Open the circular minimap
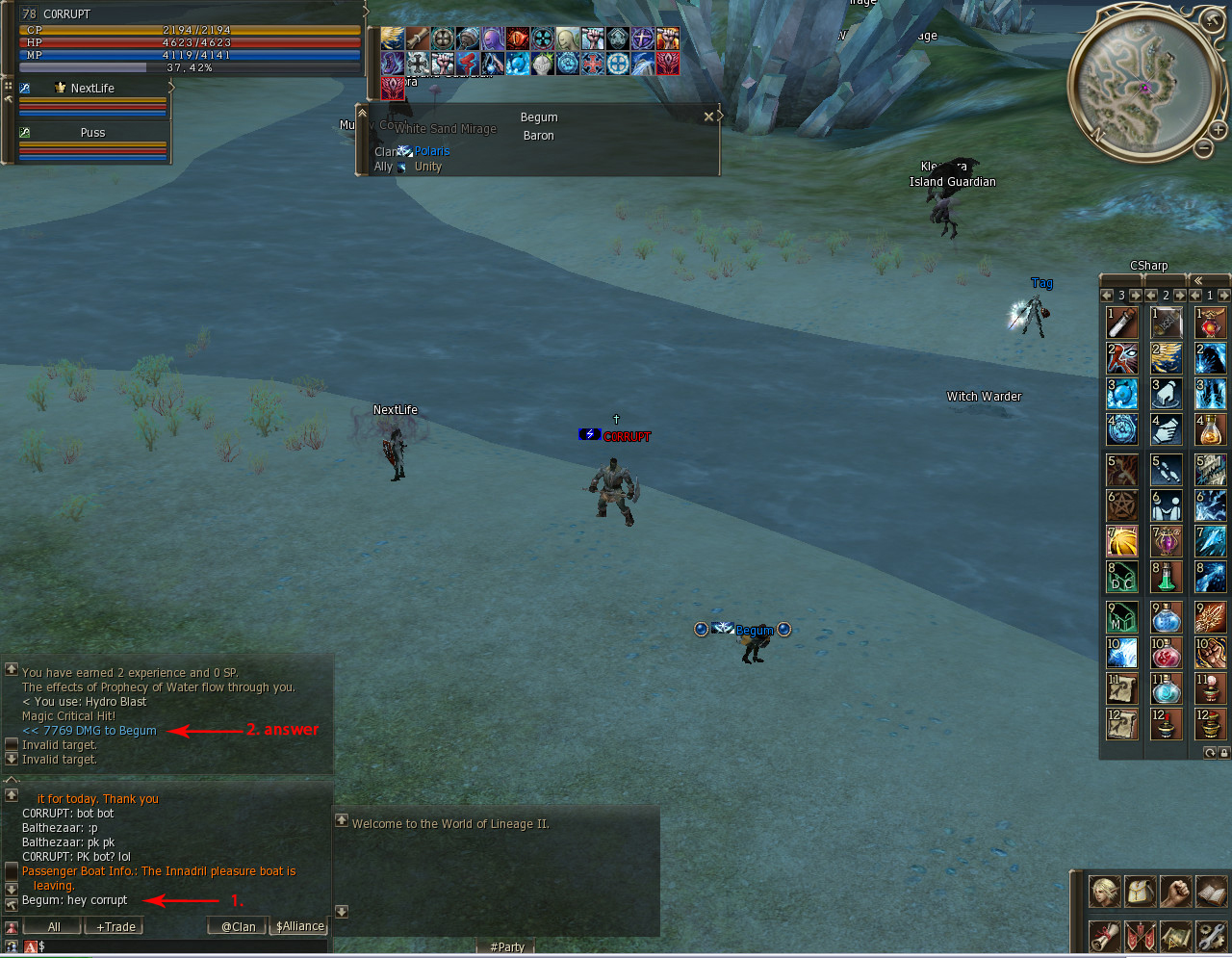This screenshot has height=958, width=1232. pyautogui.click(x=1143, y=84)
